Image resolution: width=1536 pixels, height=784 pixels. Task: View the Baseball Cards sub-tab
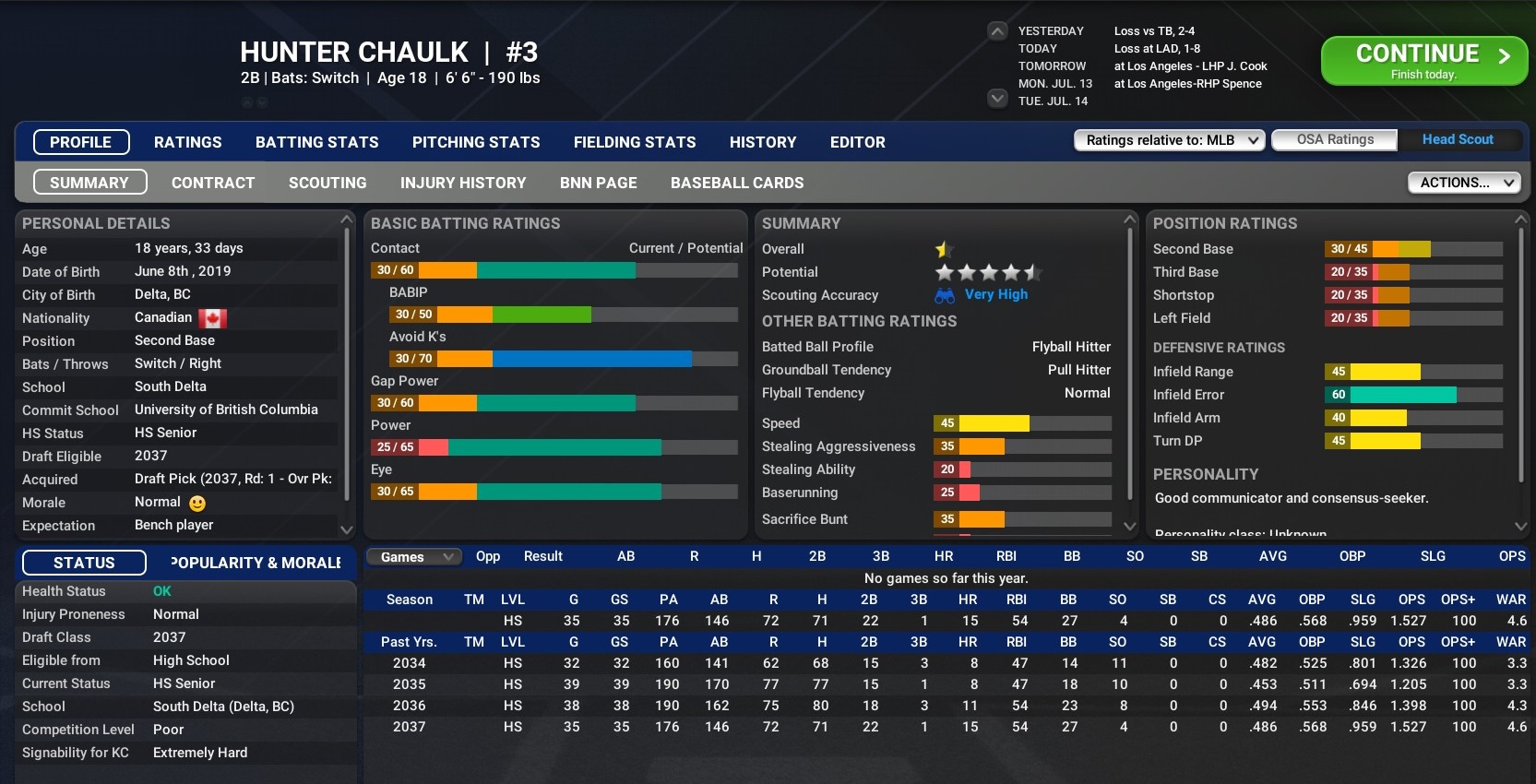click(x=737, y=183)
